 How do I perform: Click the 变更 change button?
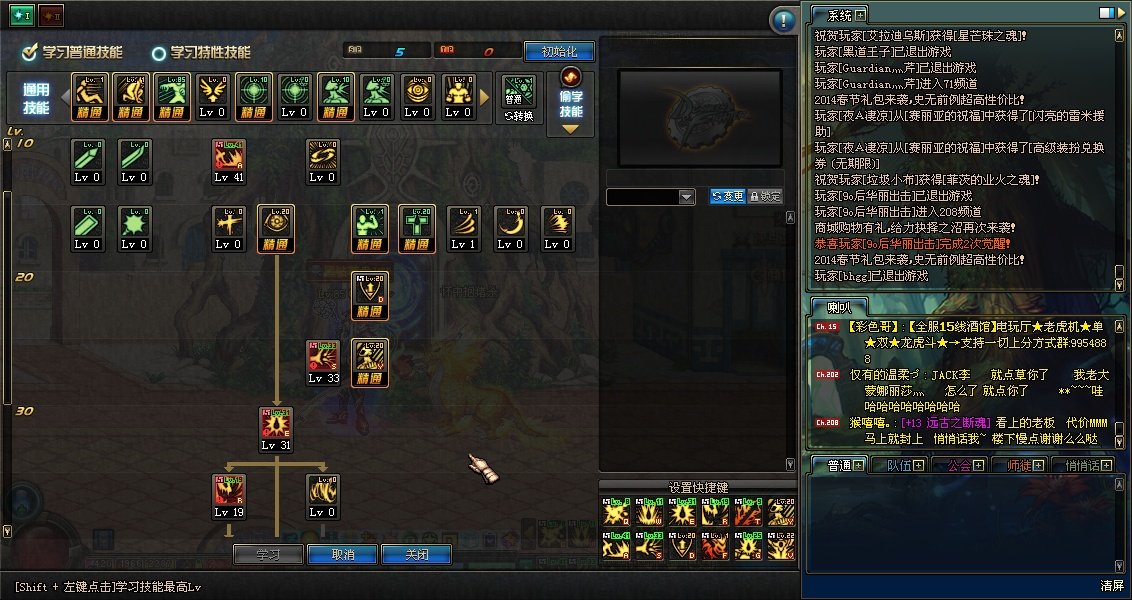click(727, 196)
